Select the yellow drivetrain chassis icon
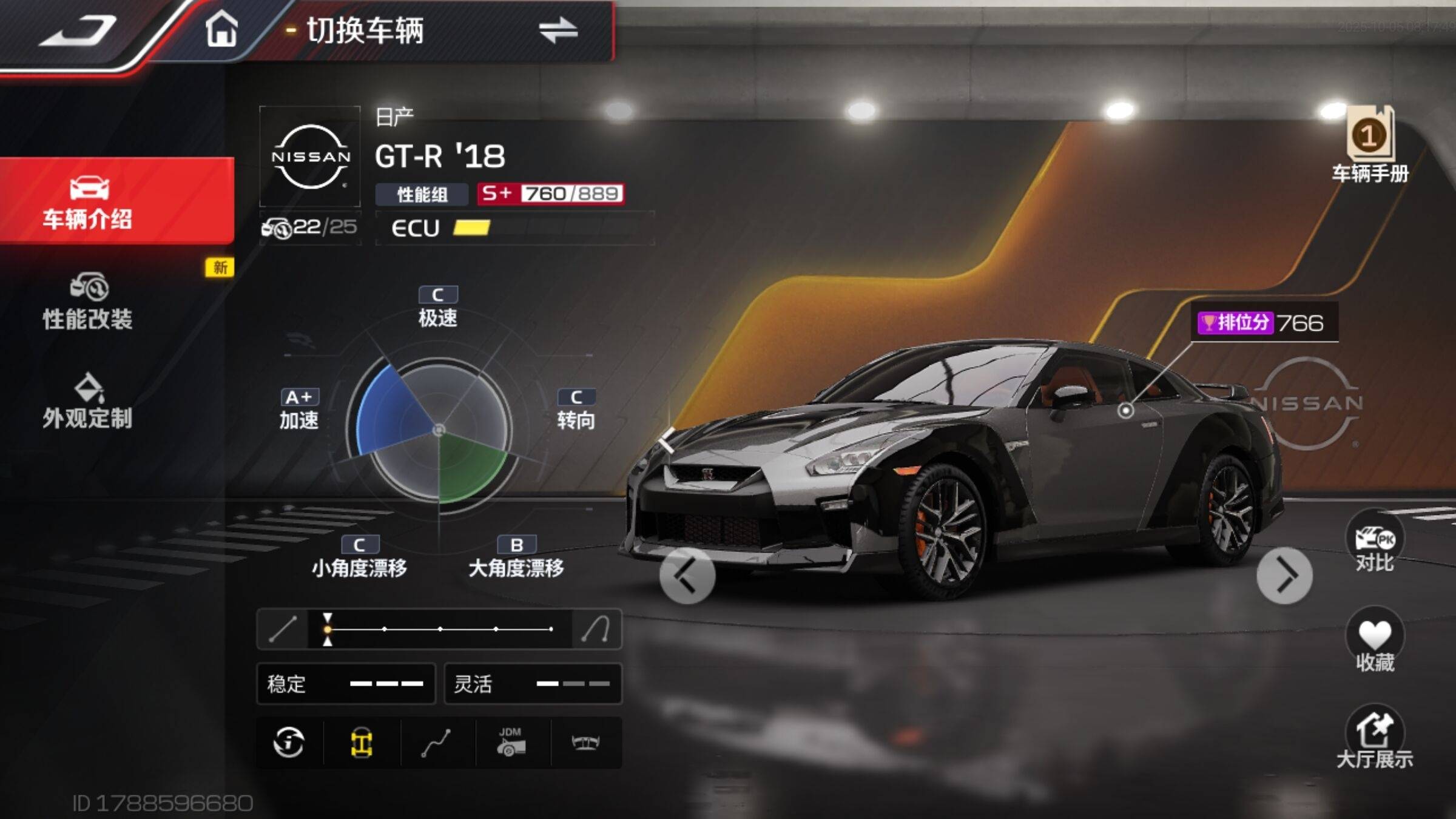1456x819 pixels. (x=362, y=743)
